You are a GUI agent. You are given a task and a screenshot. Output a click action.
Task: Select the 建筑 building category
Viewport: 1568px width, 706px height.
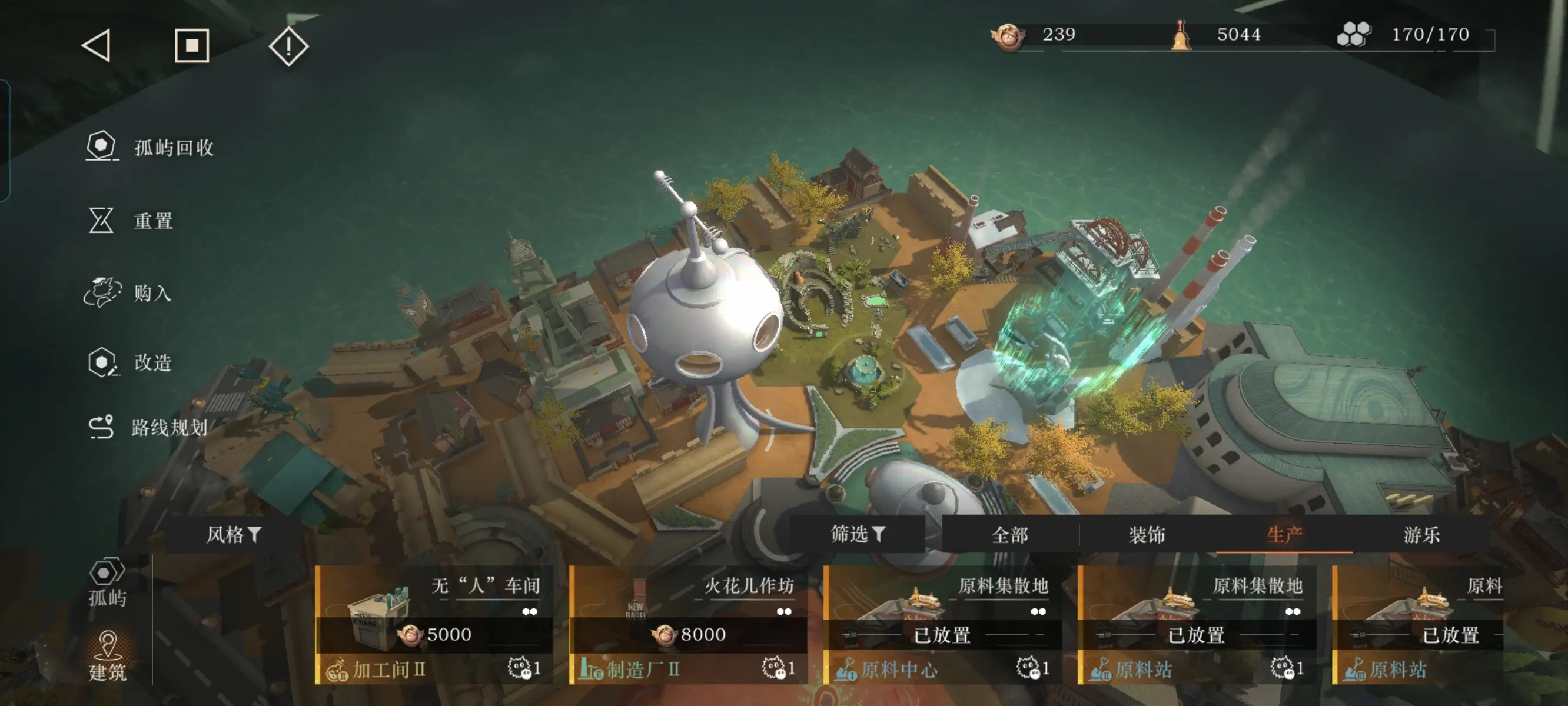[108, 656]
